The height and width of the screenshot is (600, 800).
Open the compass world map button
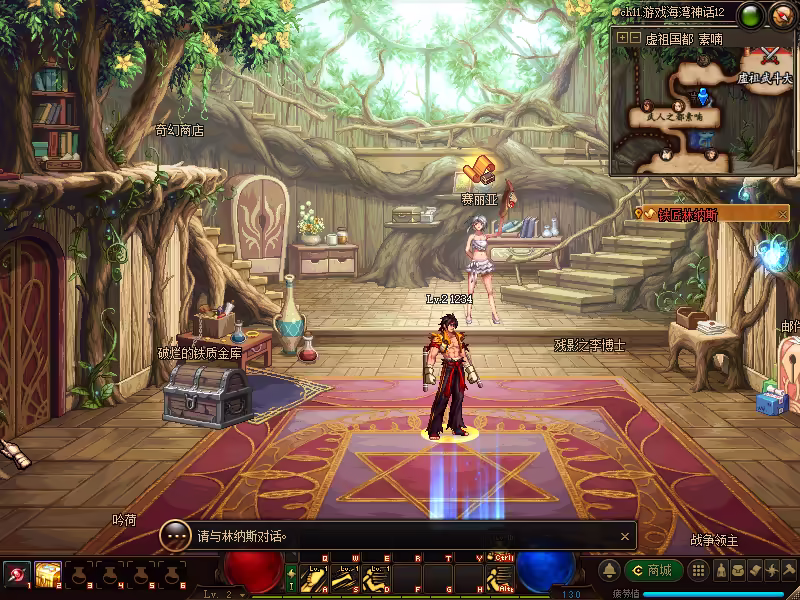[x=782, y=15]
